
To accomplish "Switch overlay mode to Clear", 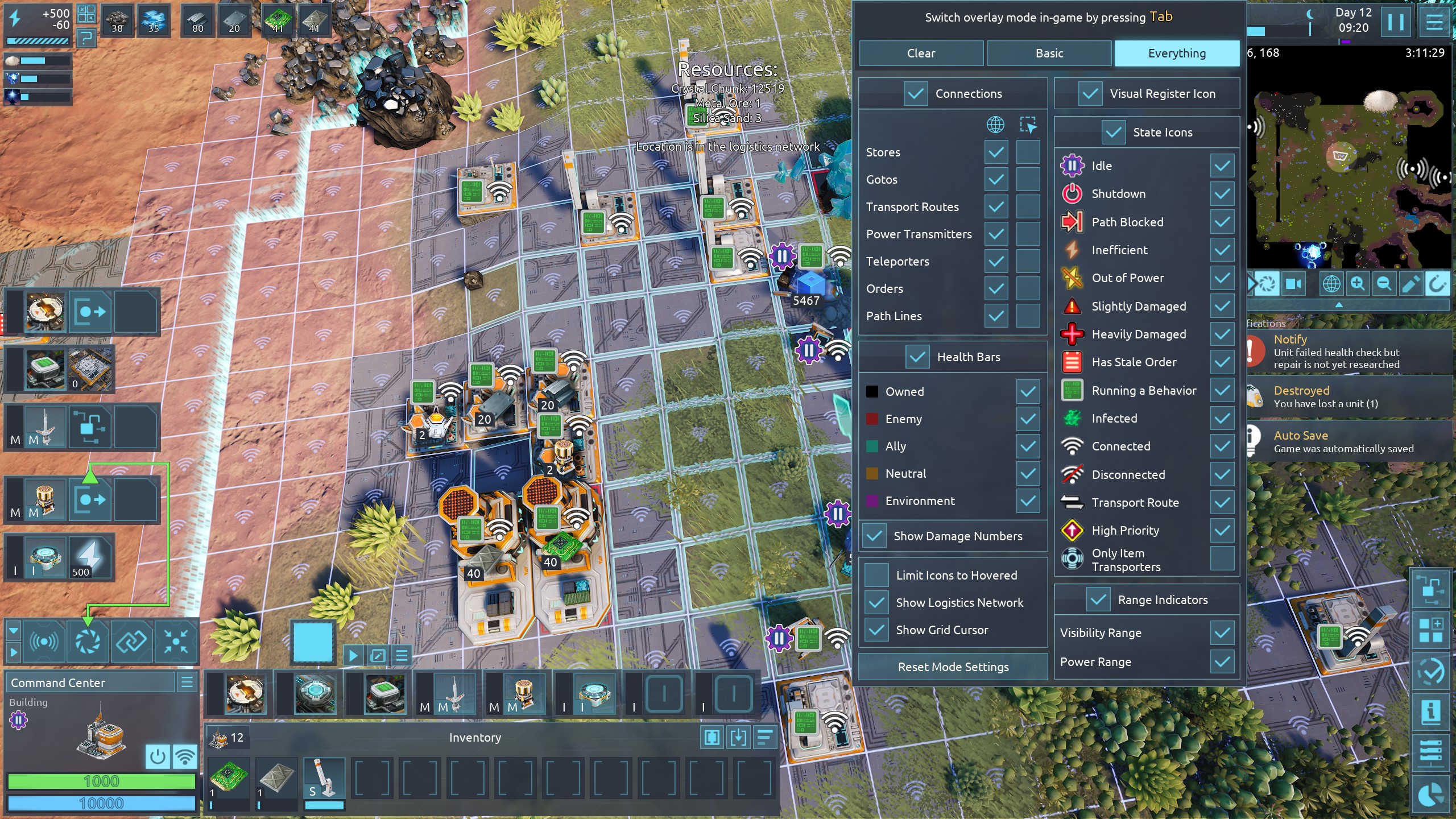I will 921,53.
